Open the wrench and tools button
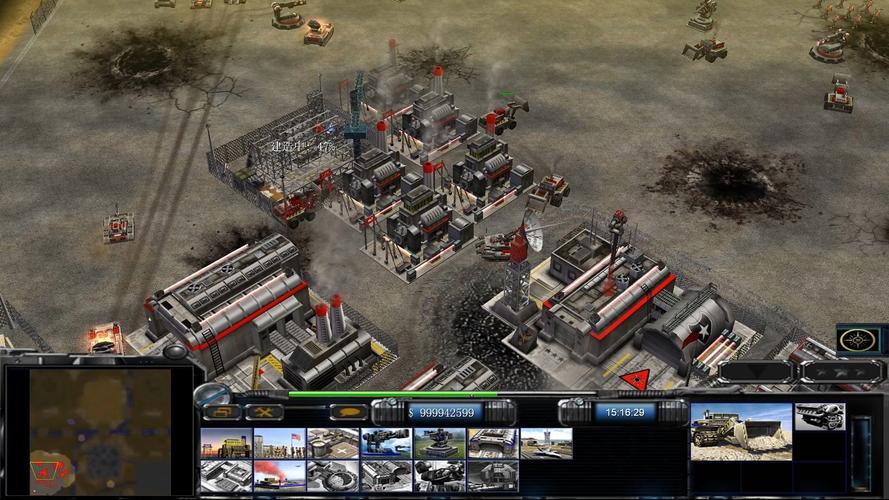This screenshot has width=889, height=500. point(264,412)
